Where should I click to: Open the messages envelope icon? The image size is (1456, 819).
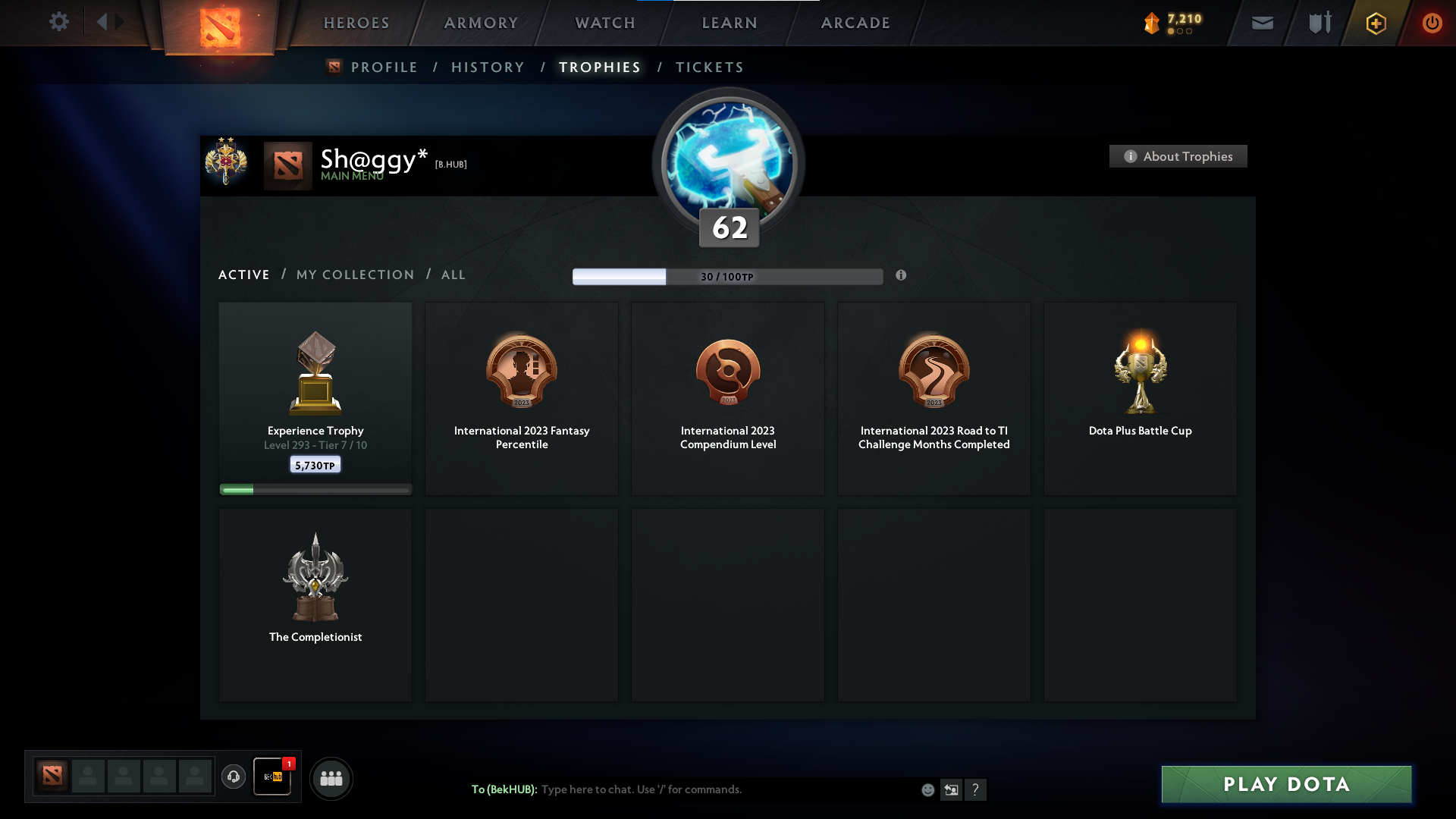[x=1263, y=23]
